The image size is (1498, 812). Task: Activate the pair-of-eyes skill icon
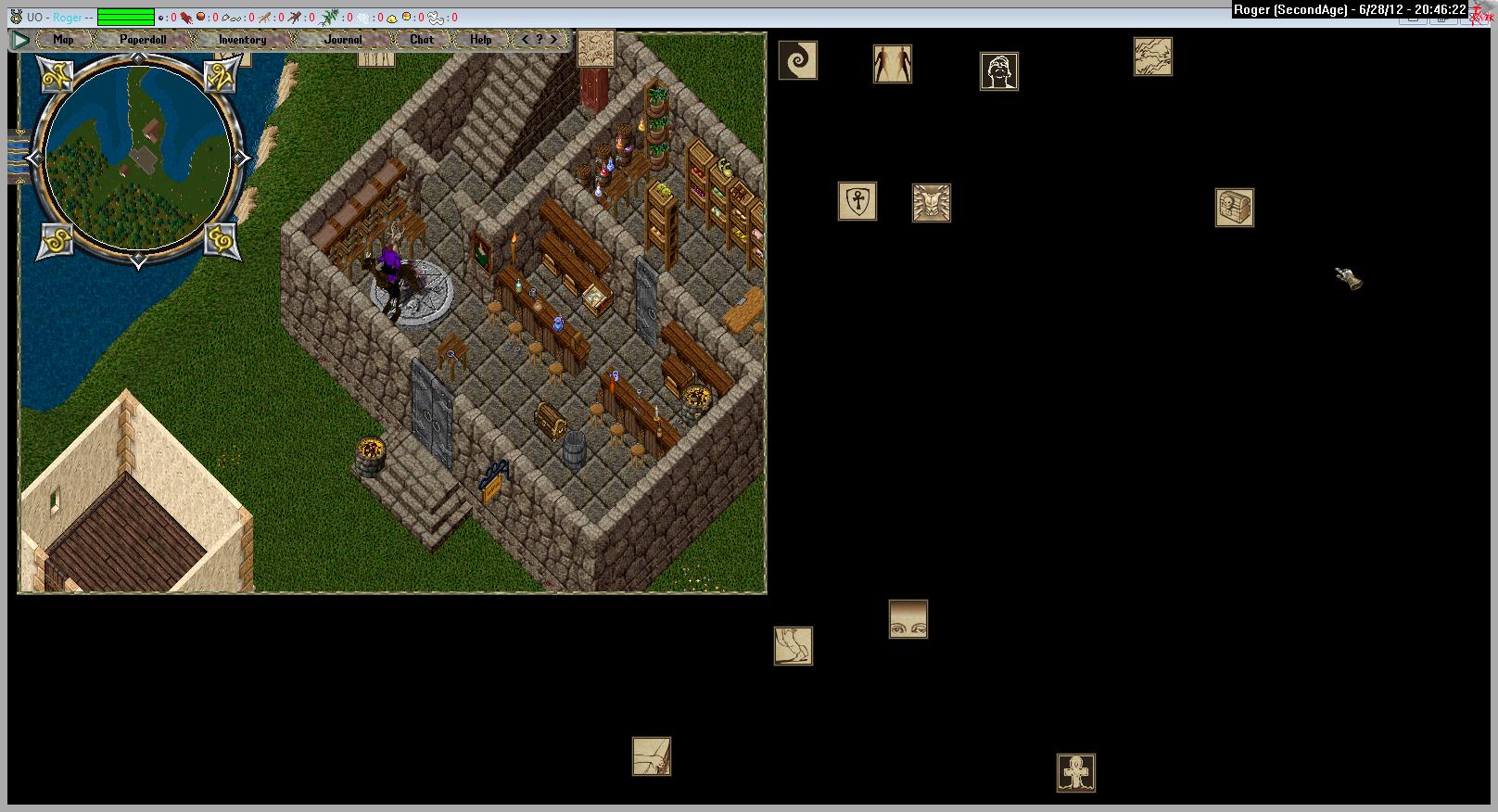click(x=908, y=619)
